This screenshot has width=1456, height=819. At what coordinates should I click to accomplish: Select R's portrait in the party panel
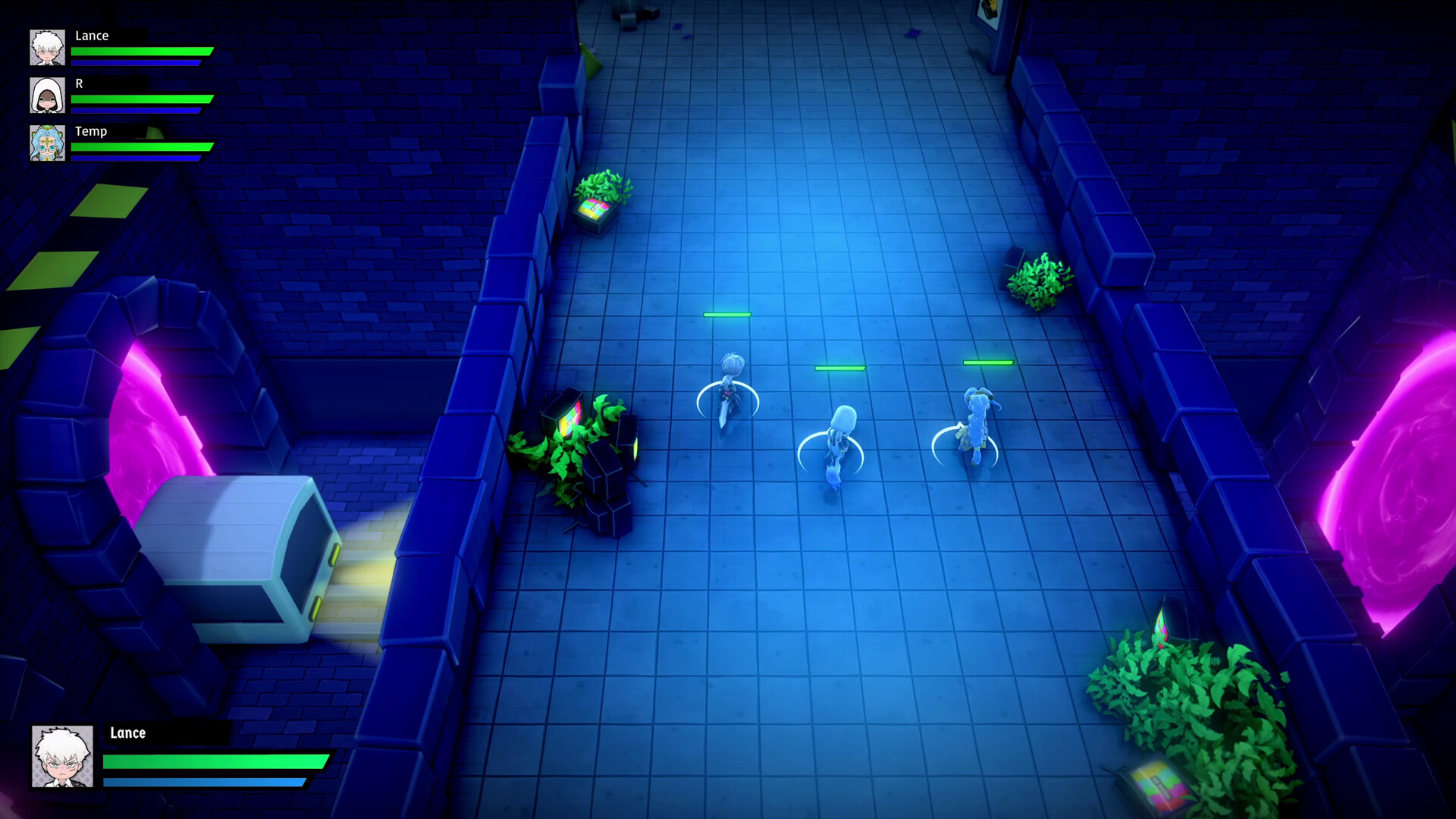pyautogui.click(x=49, y=96)
